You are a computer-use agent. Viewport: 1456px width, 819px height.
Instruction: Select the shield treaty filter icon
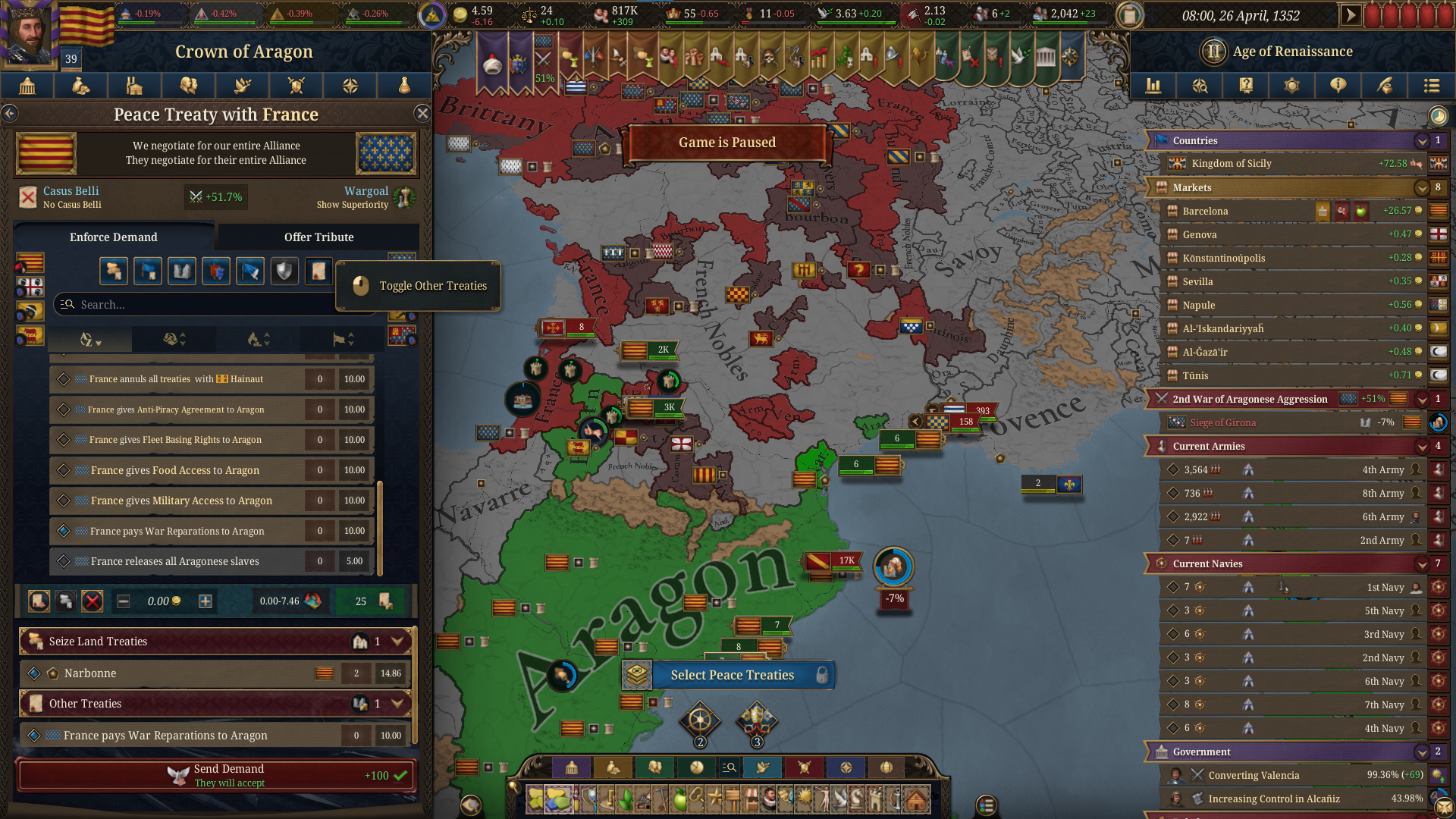[x=284, y=271]
